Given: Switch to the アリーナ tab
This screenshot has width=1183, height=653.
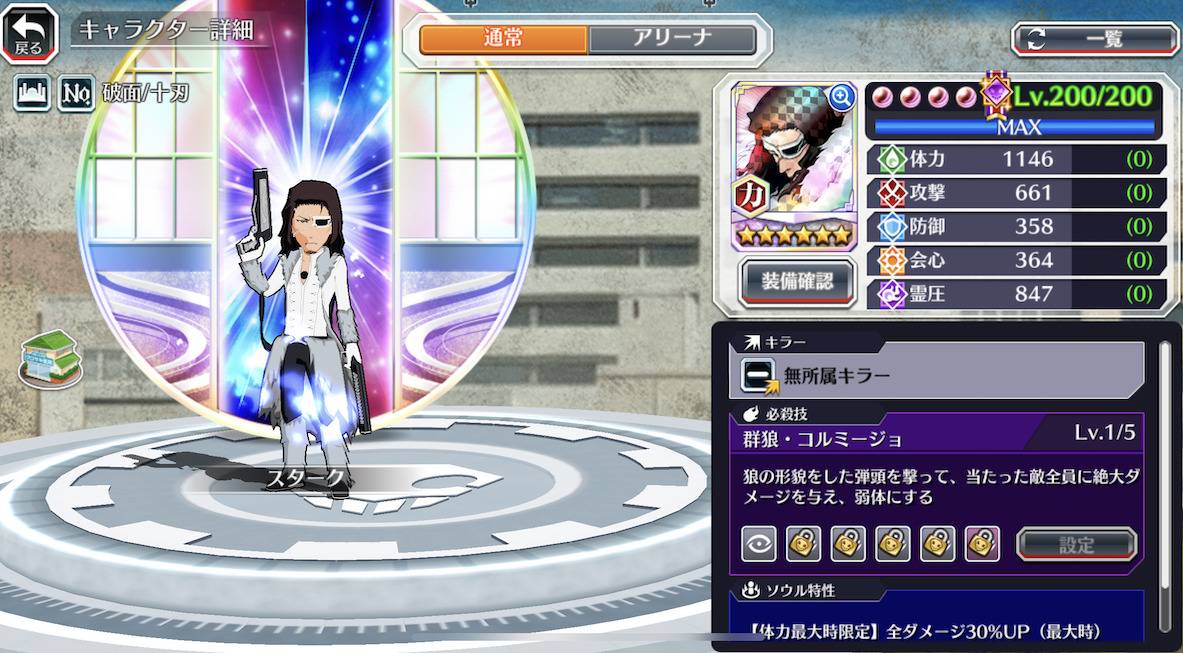Looking at the screenshot, I should pyautogui.click(x=671, y=39).
